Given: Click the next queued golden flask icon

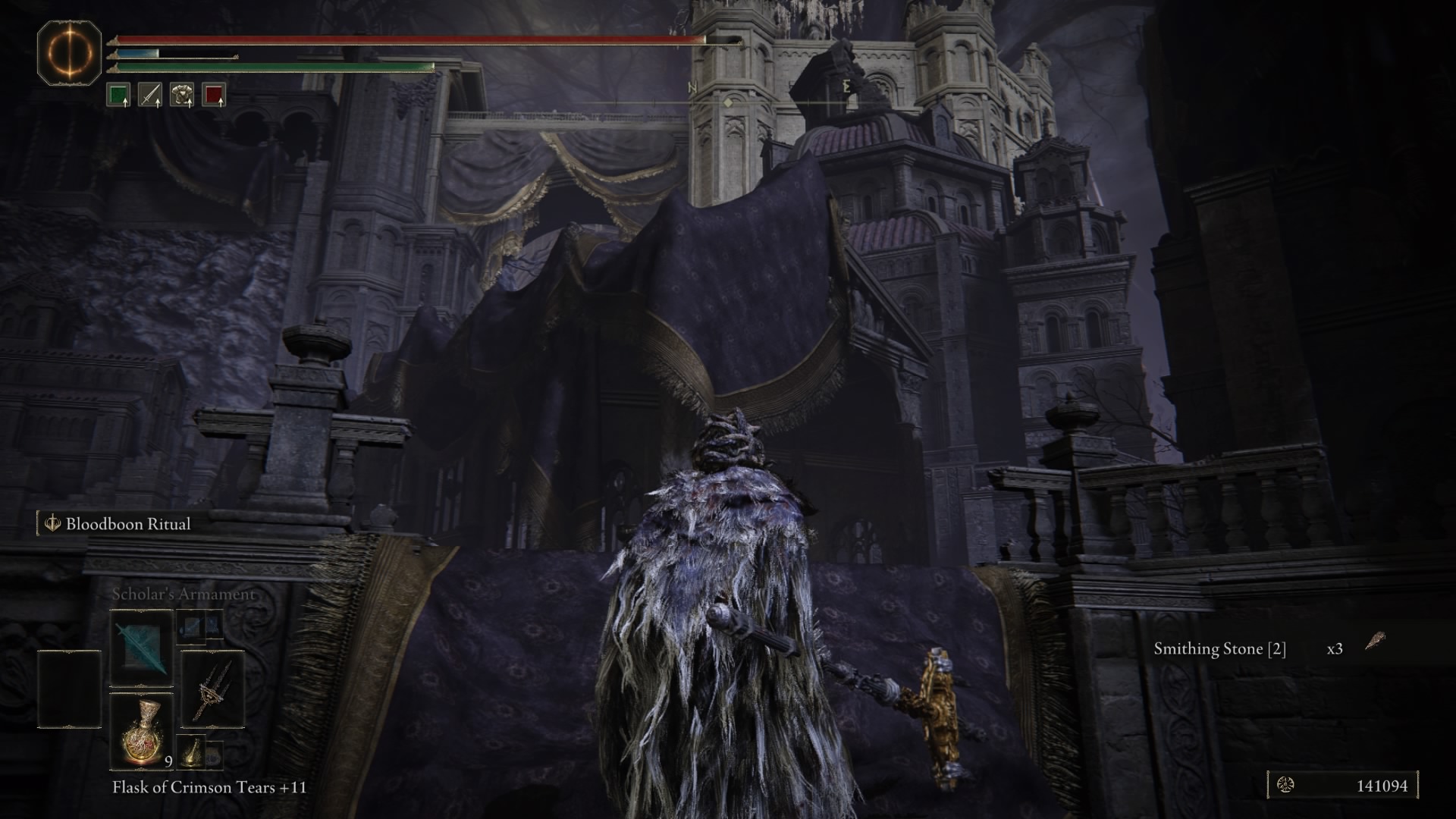Looking at the screenshot, I should coord(193,752).
